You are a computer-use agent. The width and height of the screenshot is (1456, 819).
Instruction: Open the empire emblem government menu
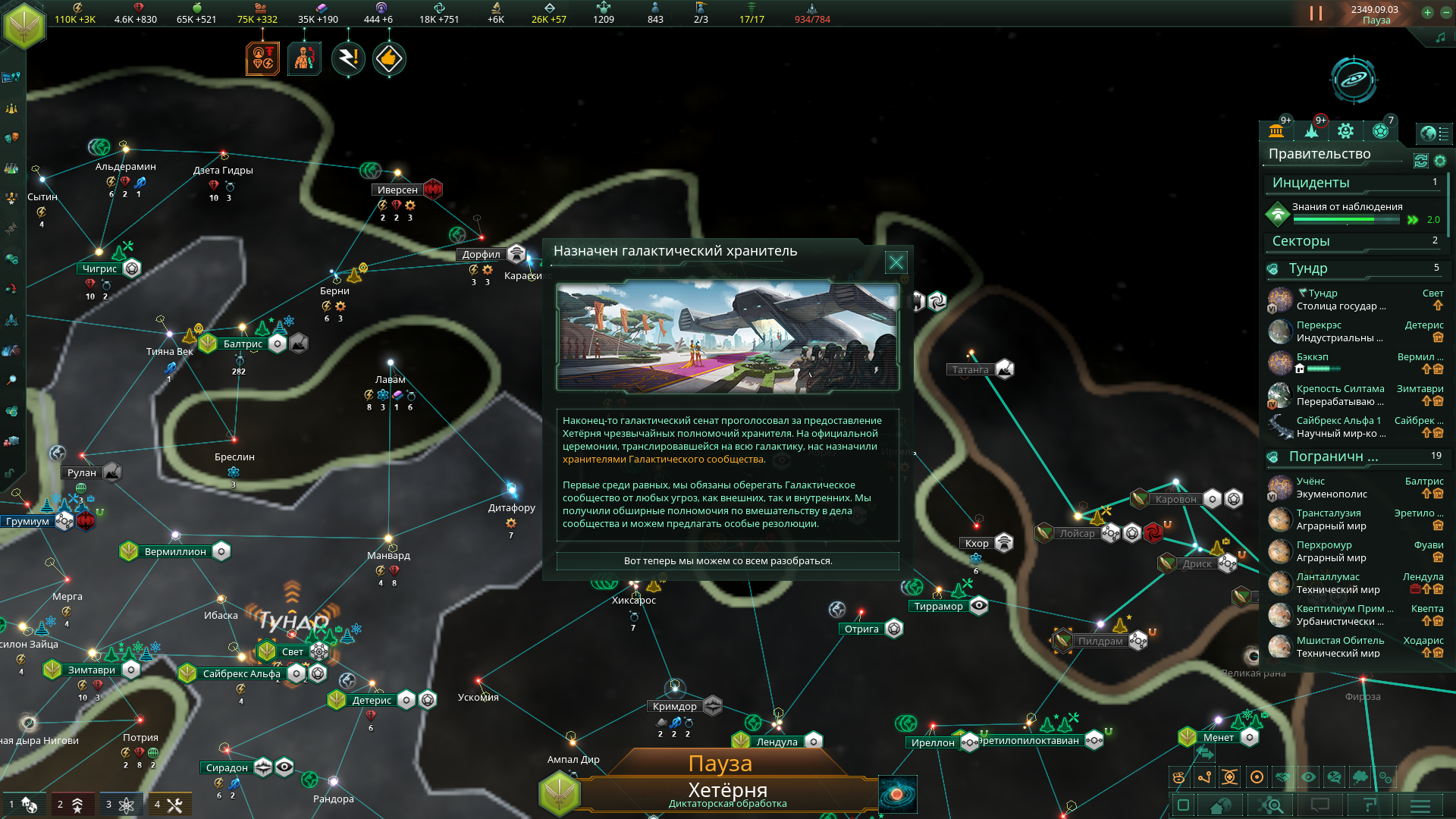pos(24,25)
